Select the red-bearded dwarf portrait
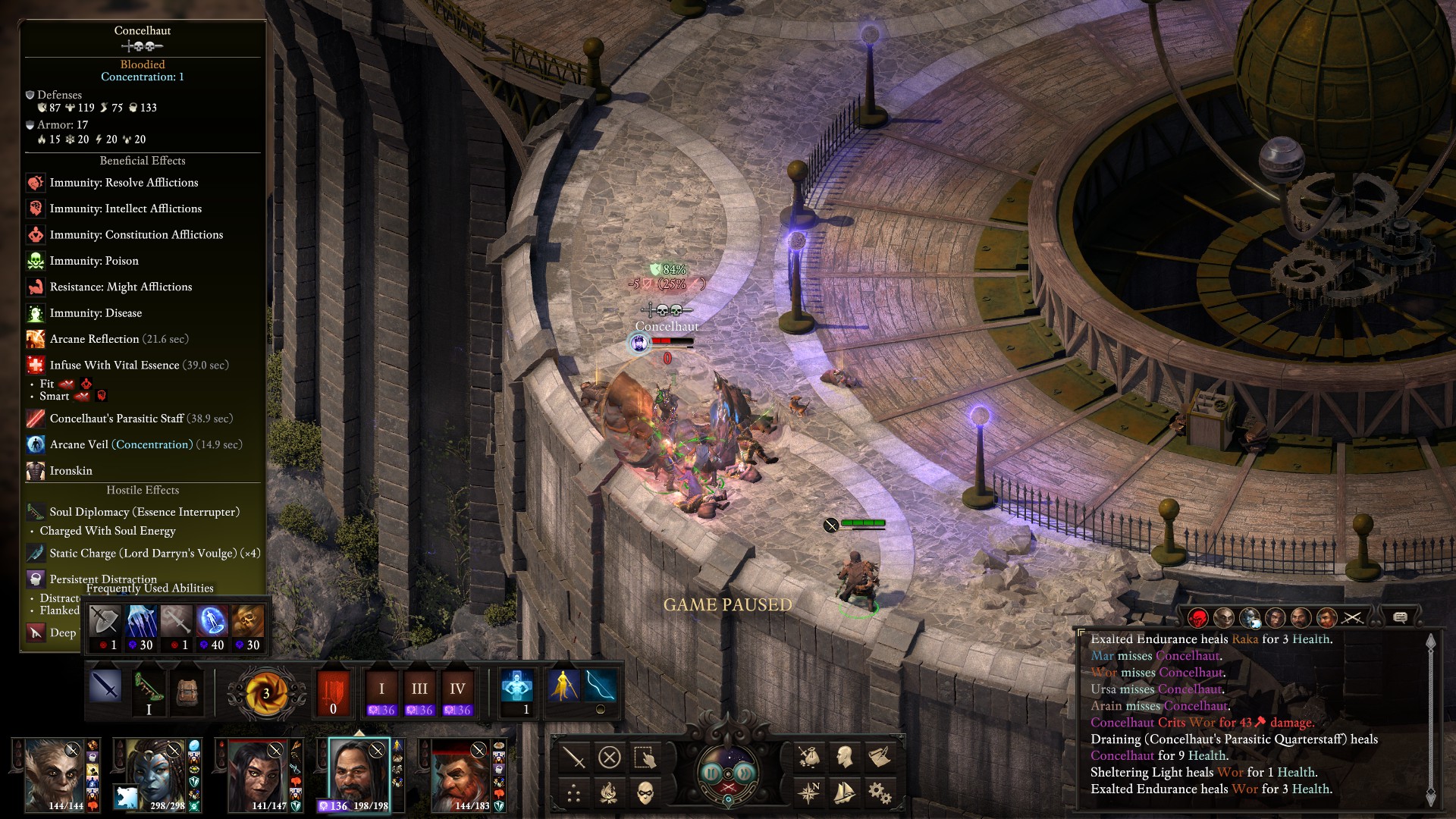The height and width of the screenshot is (819, 1456). pos(460,773)
